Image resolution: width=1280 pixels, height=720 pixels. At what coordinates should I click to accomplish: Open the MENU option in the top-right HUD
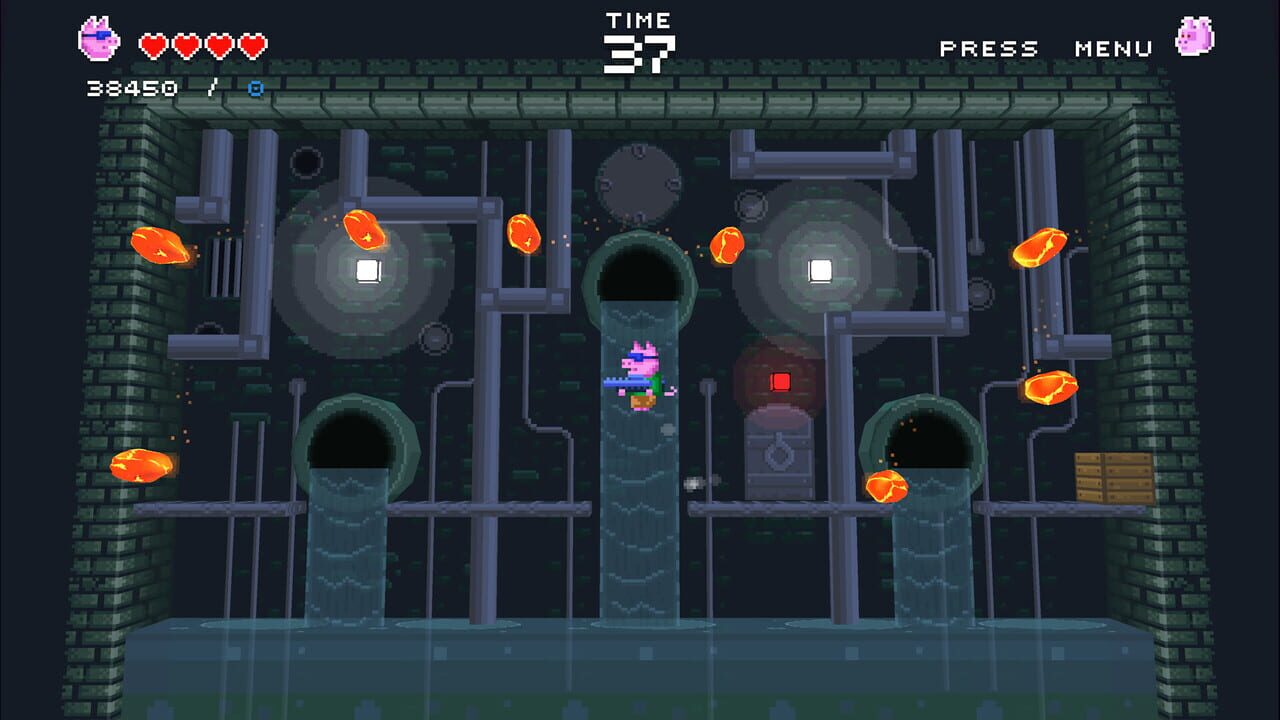1113,48
